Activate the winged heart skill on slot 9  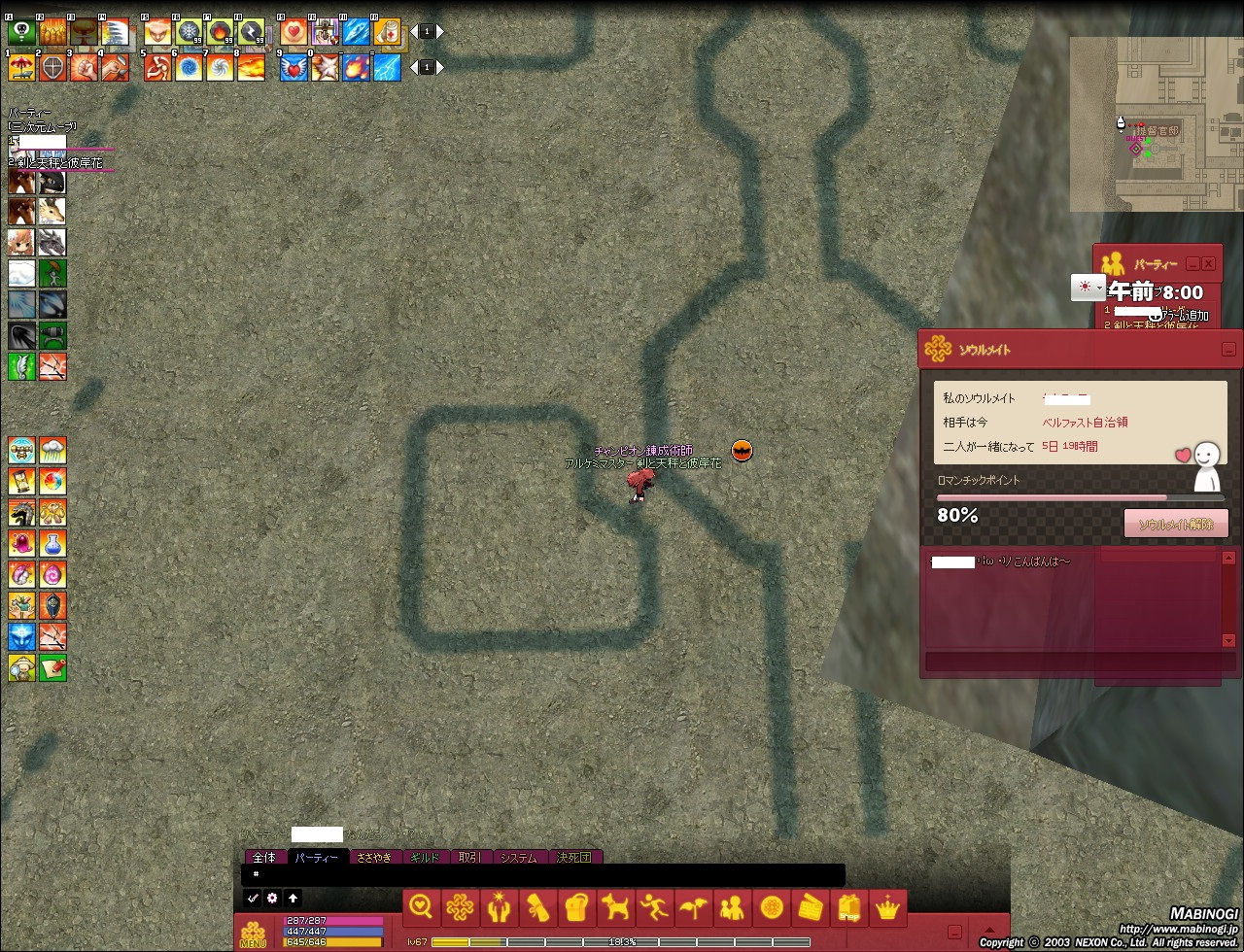coord(294,68)
